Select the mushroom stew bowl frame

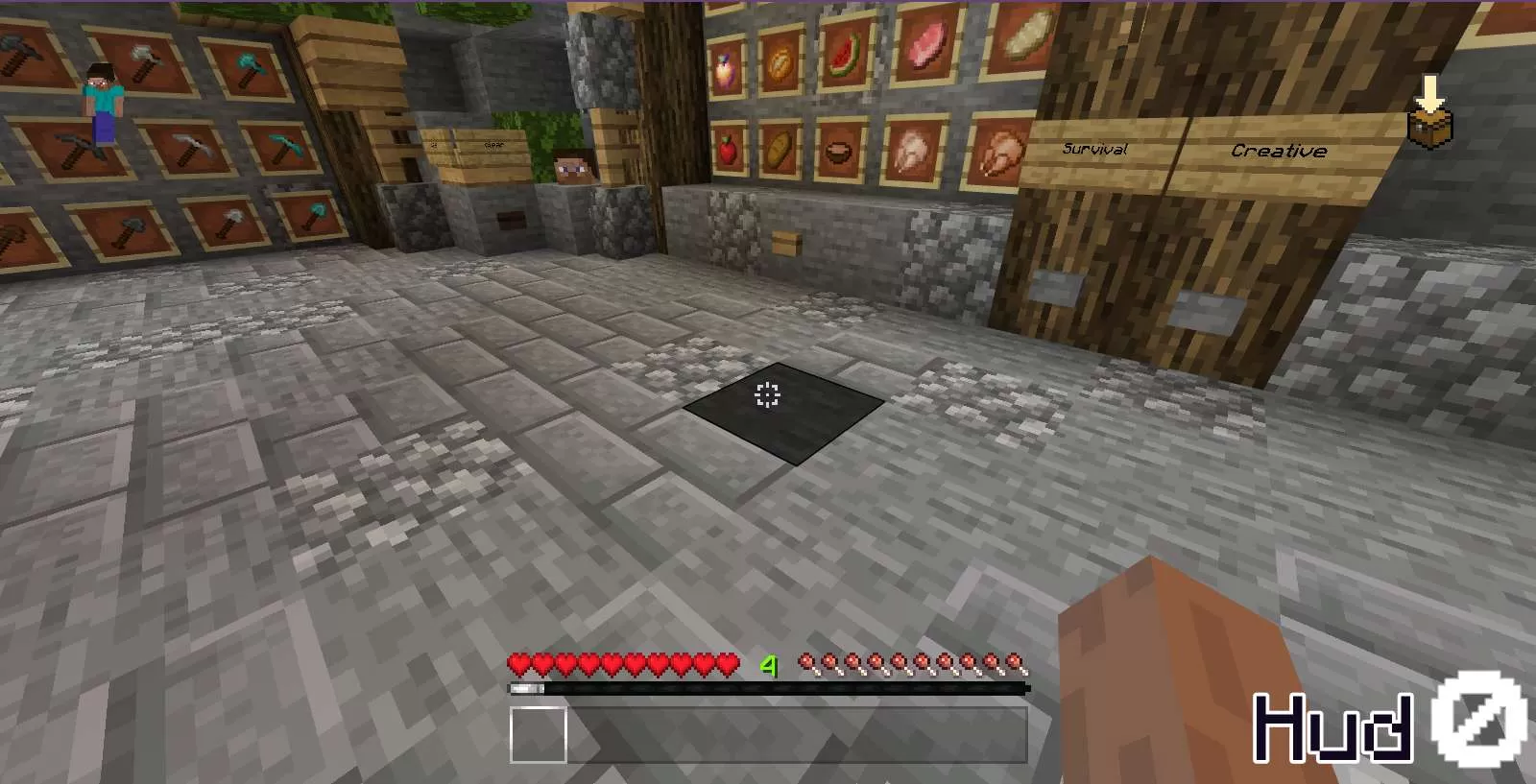pyautogui.click(x=840, y=152)
